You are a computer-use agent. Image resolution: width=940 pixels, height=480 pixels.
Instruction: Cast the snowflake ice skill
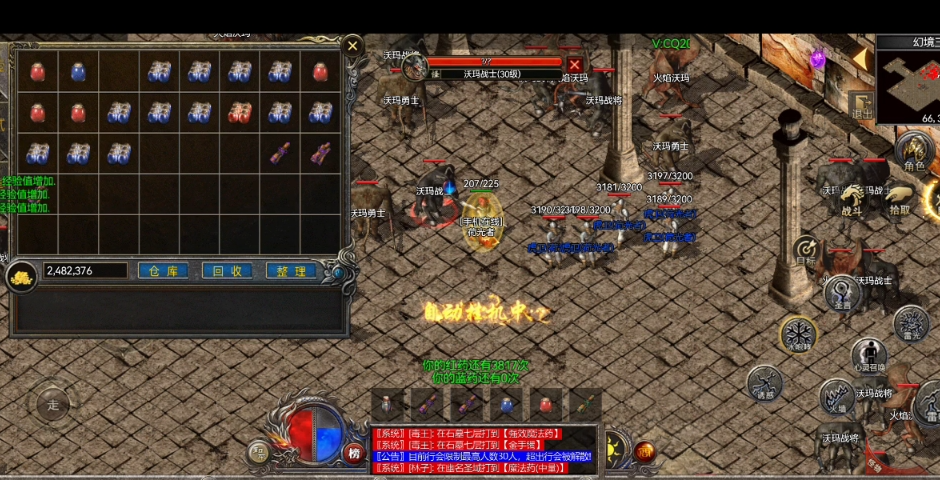click(x=798, y=334)
